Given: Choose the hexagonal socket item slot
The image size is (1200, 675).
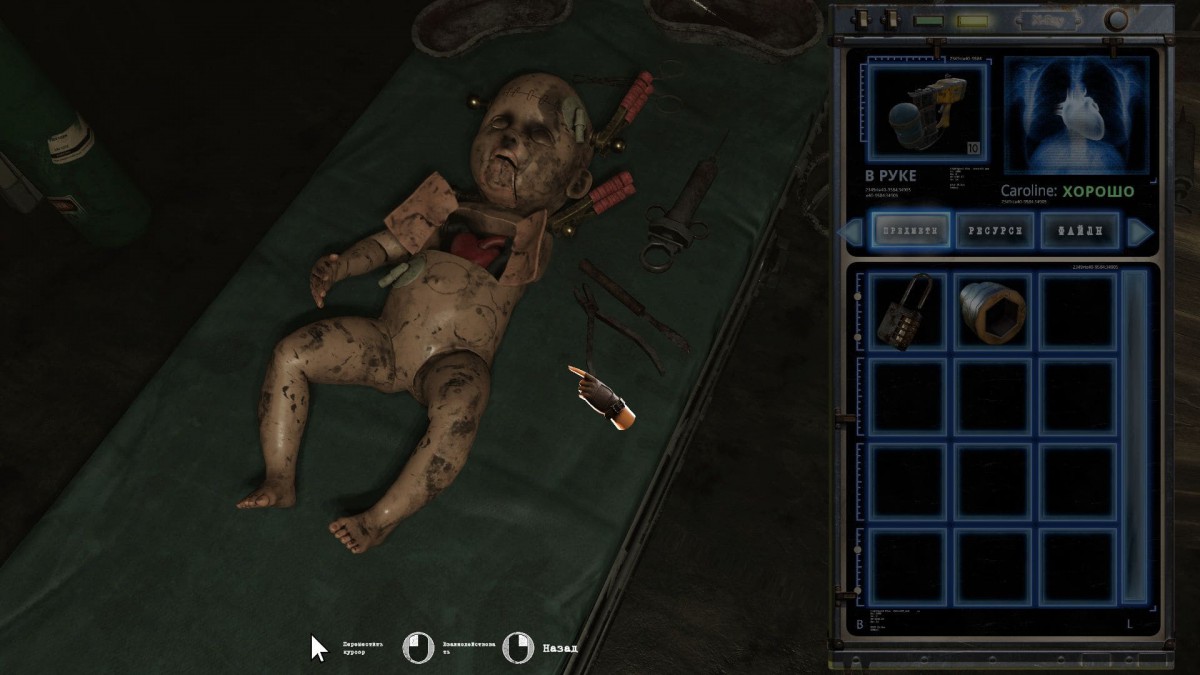Looking at the screenshot, I should 992,311.
